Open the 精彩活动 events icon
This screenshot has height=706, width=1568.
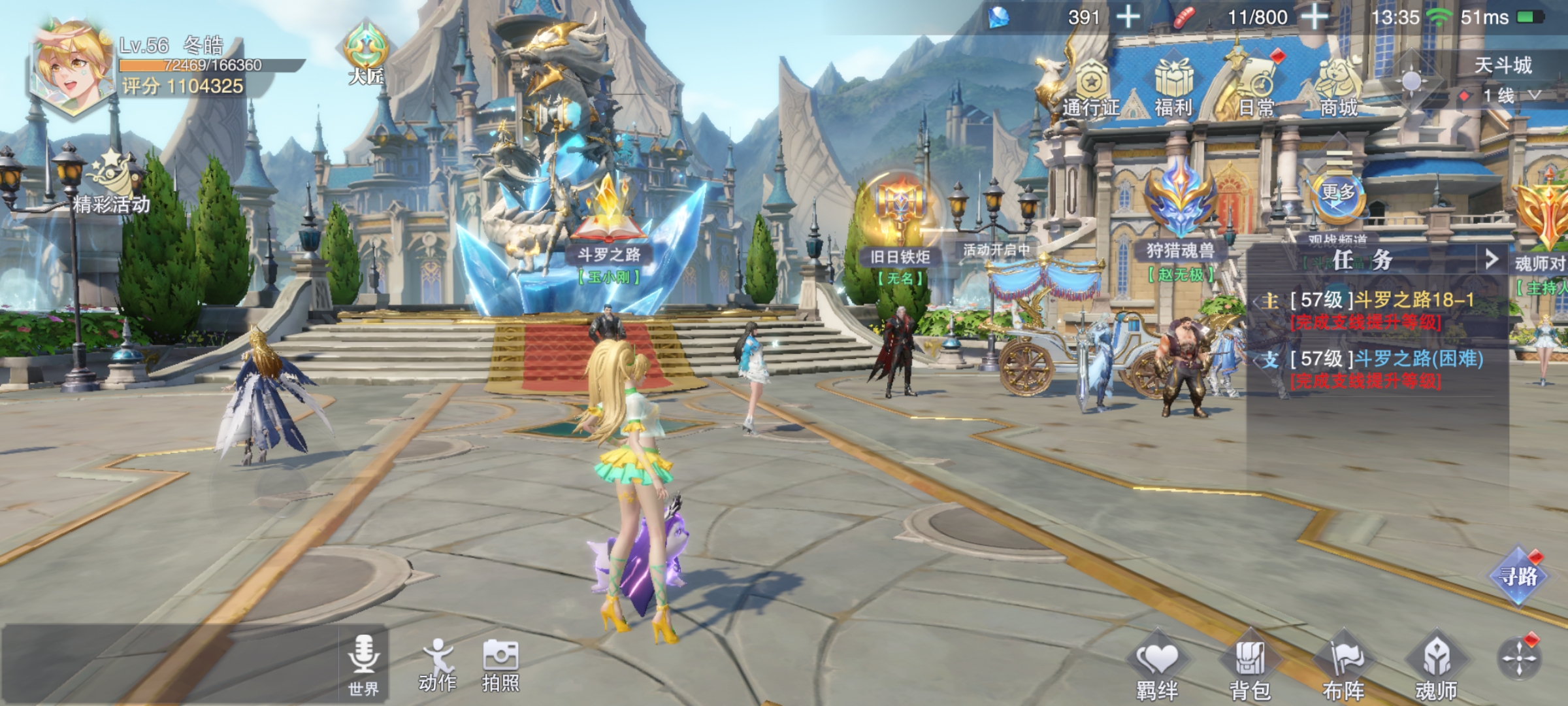coord(112,183)
